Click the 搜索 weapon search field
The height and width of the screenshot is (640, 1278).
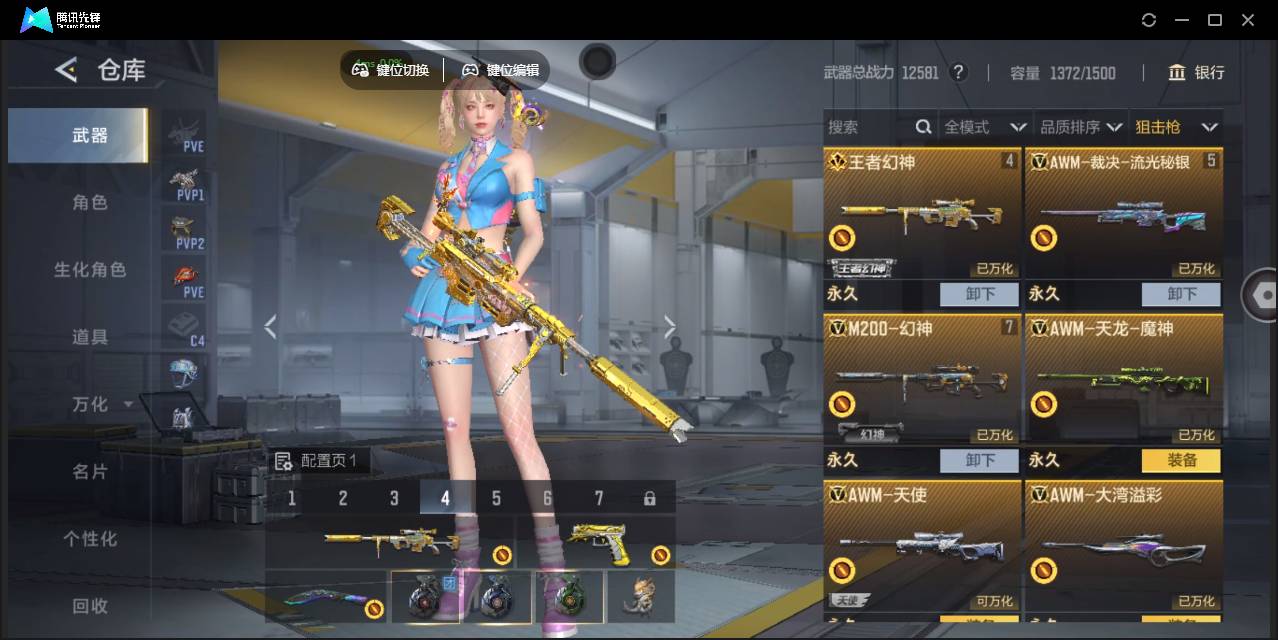click(868, 127)
